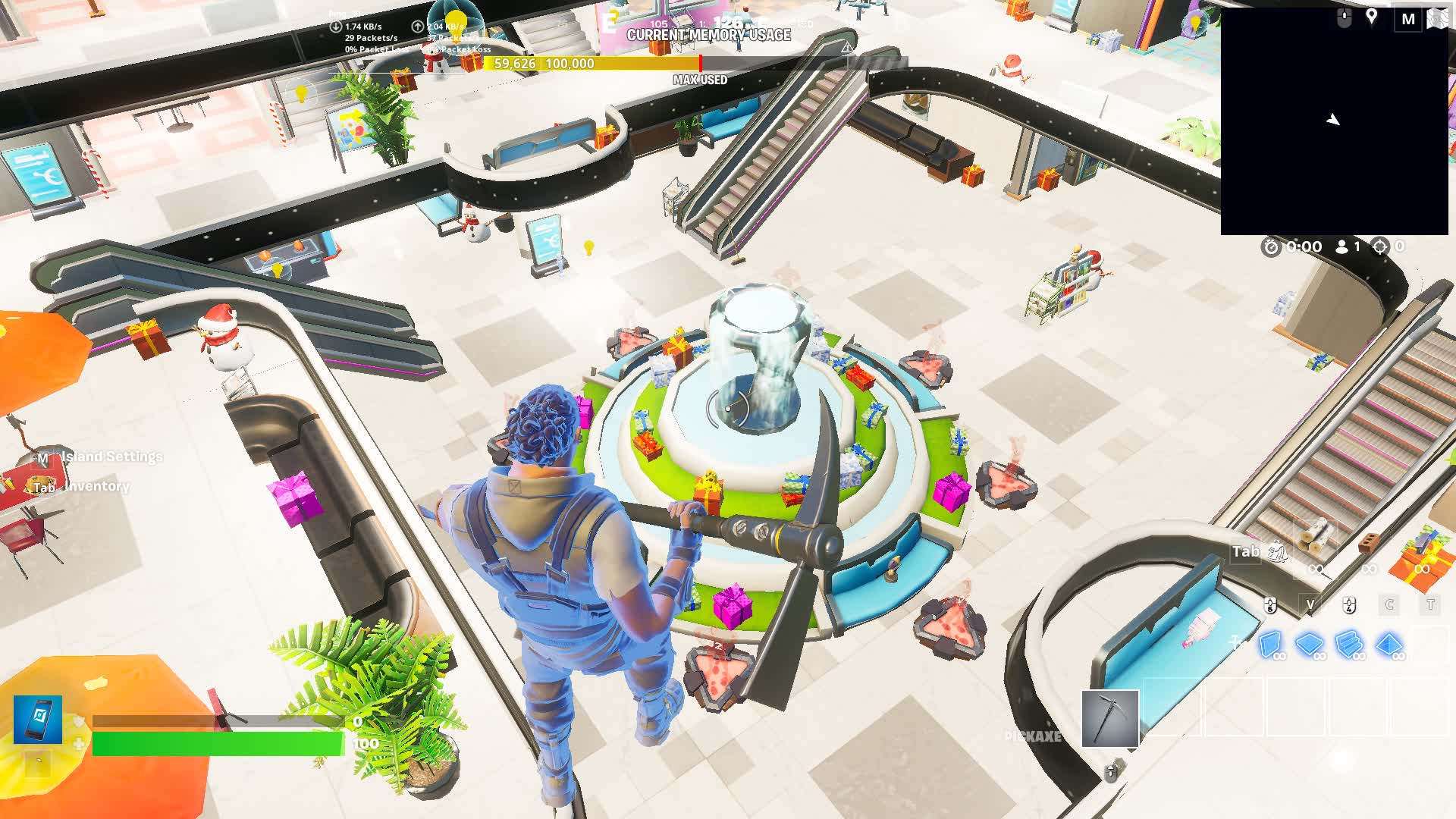Pick the pyramid roof building piece
The width and height of the screenshot is (1456, 819).
pos(1389,644)
